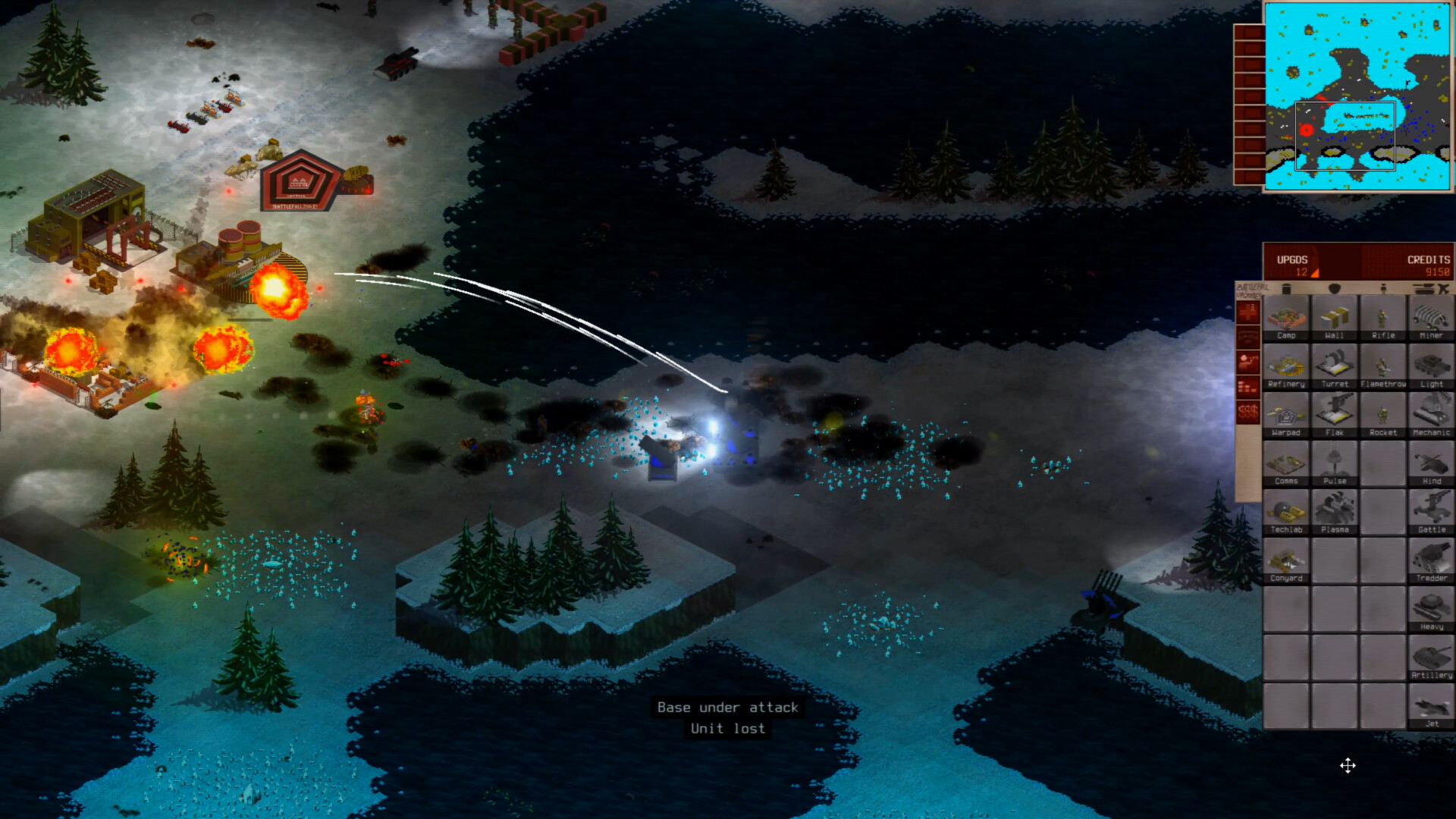Build a Plasma turret
This screenshot has height=819, width=1456.
(1335, 513)
